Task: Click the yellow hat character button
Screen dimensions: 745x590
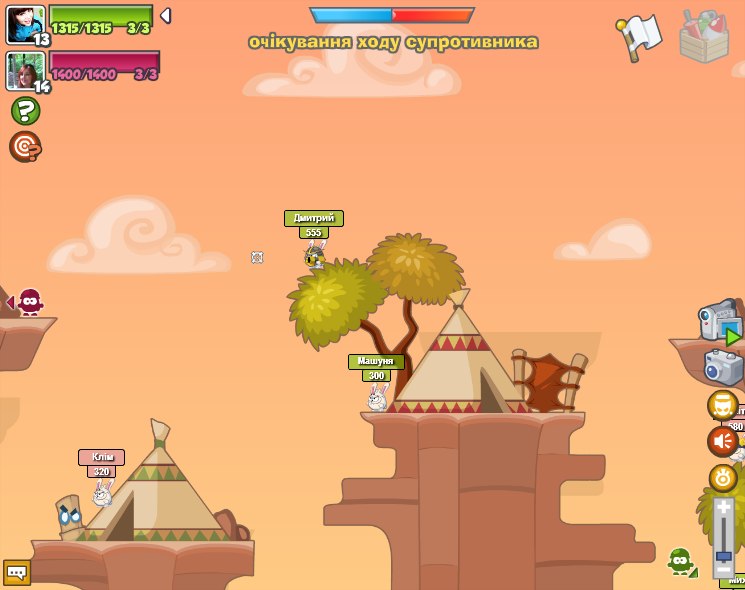Action: [x=722, y=405]
